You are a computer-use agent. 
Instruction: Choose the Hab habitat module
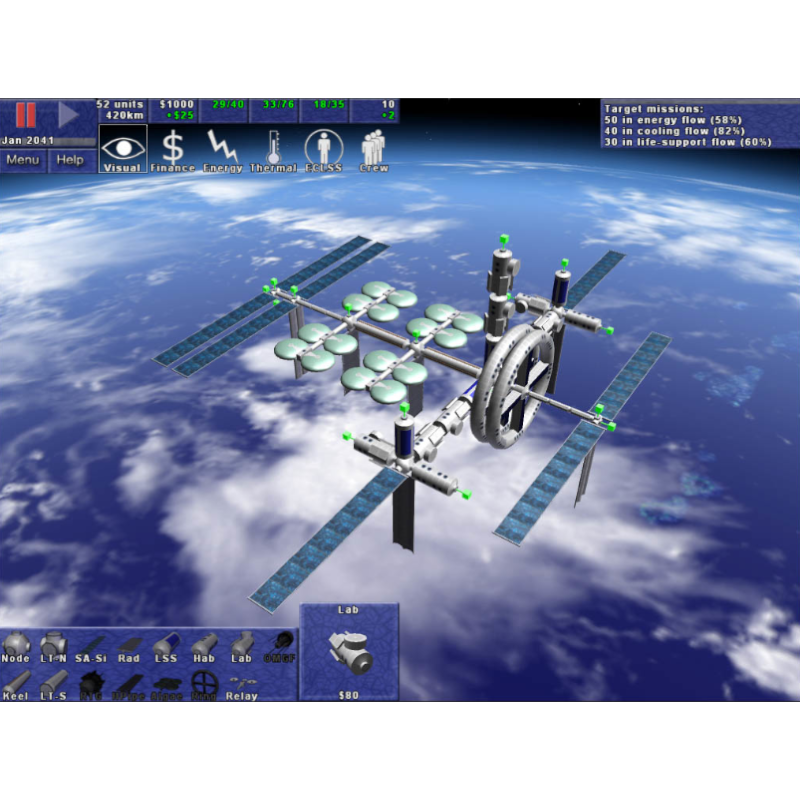coord(204,646)
